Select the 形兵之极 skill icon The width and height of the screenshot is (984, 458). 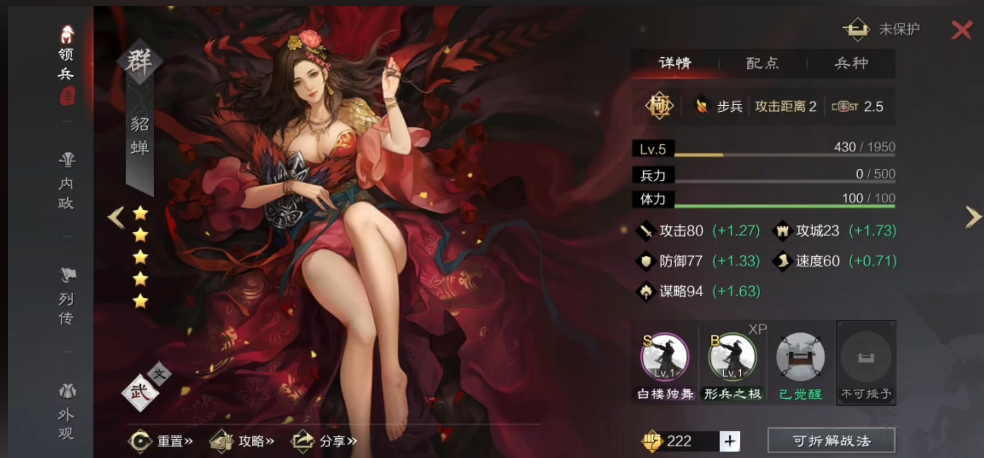pyautogui.click(x=732, y=358)
